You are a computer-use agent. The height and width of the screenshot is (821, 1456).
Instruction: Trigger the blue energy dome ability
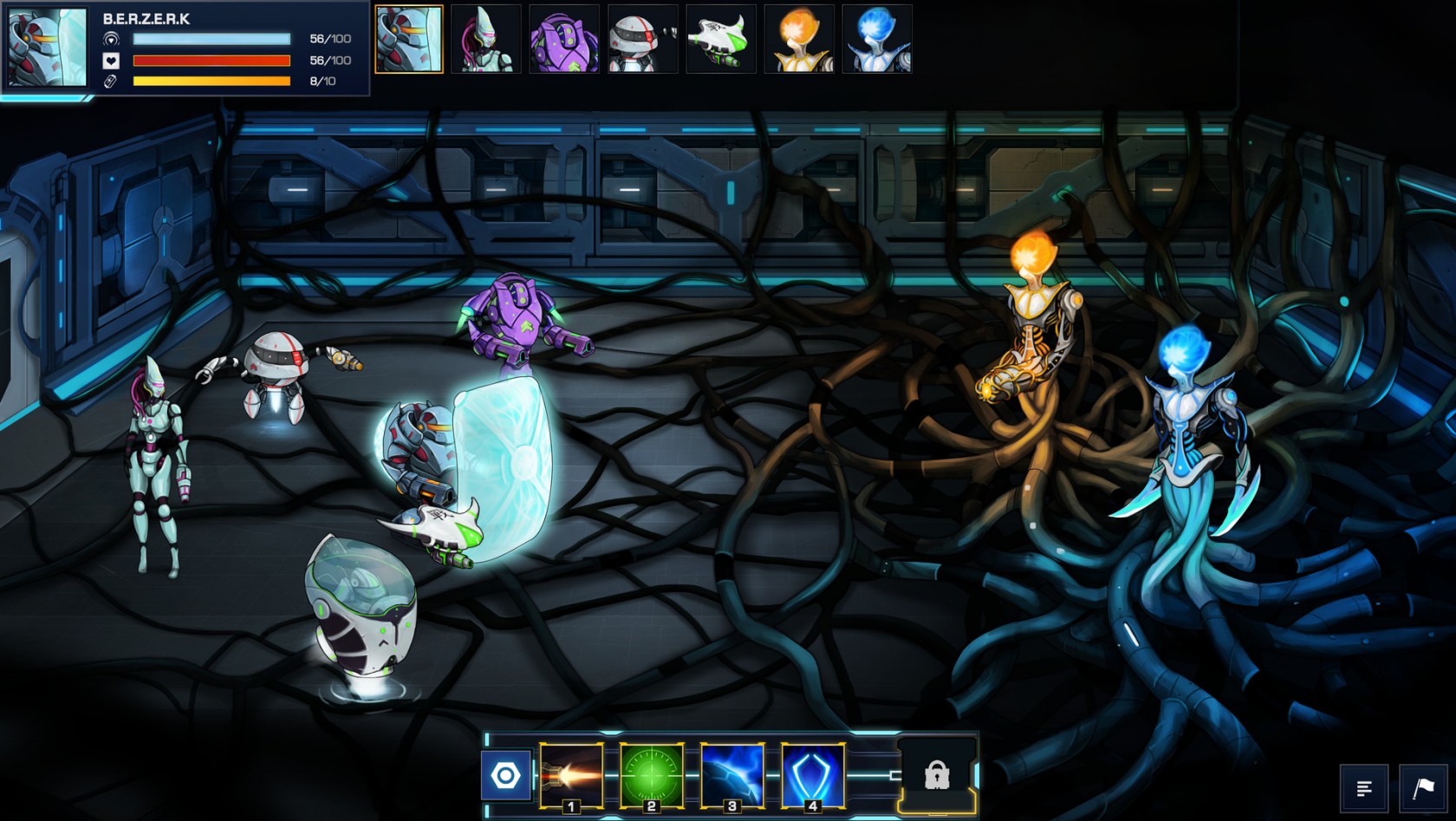point(732,775)
